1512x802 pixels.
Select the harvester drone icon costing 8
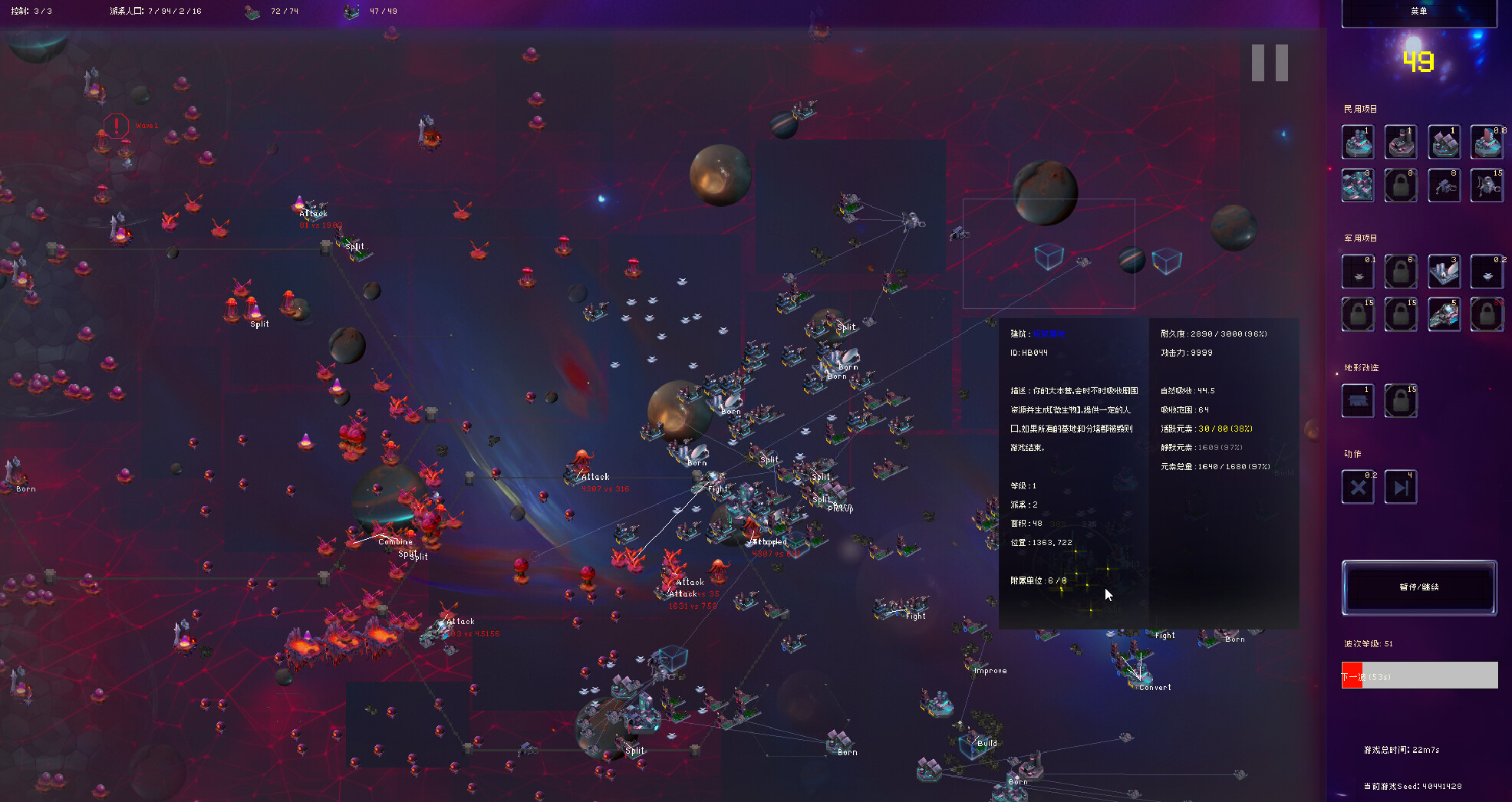(x=1444, y=186)
